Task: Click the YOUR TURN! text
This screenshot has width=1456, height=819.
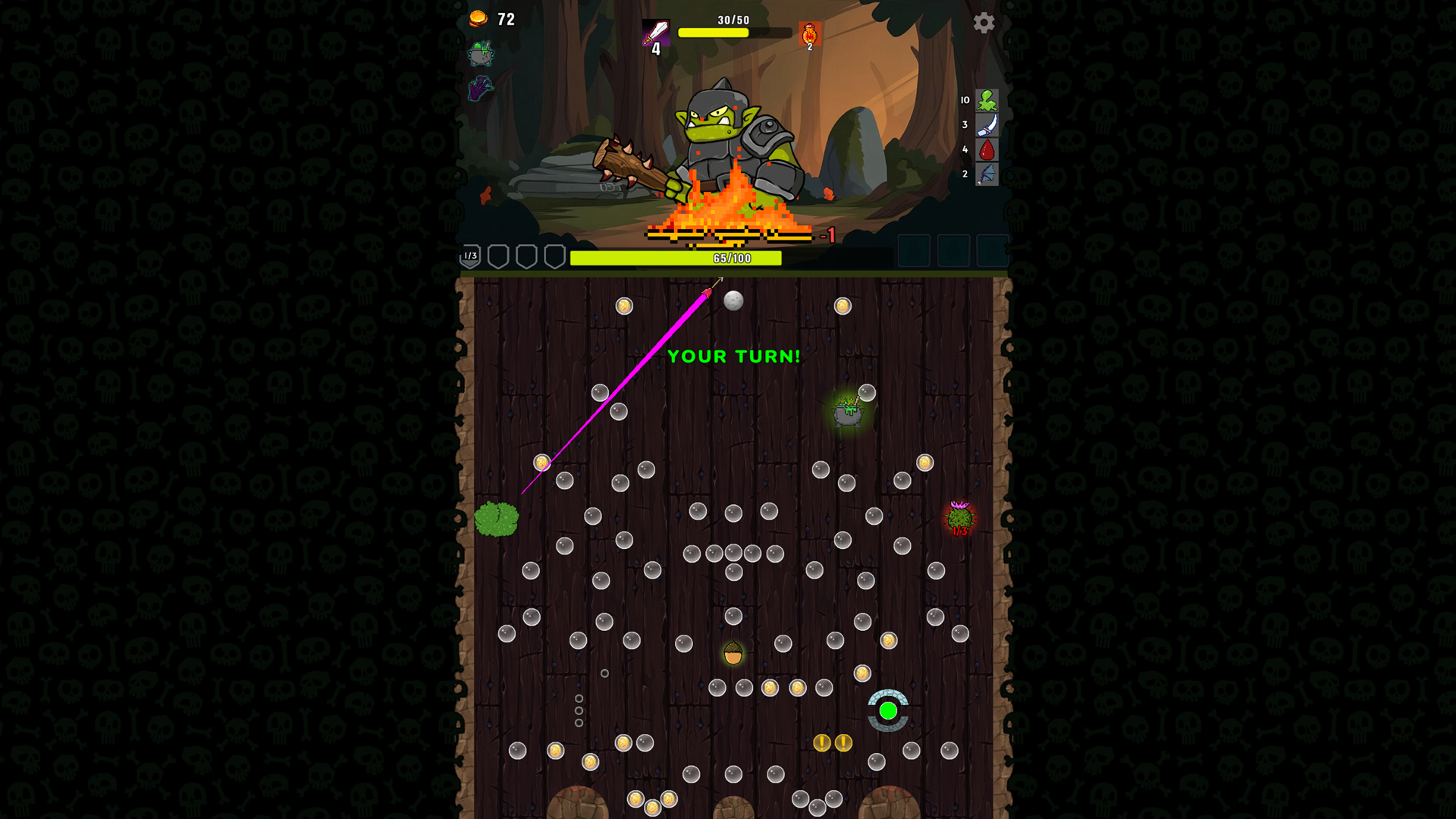Action: pyautogui.click(x=733, y=356)
